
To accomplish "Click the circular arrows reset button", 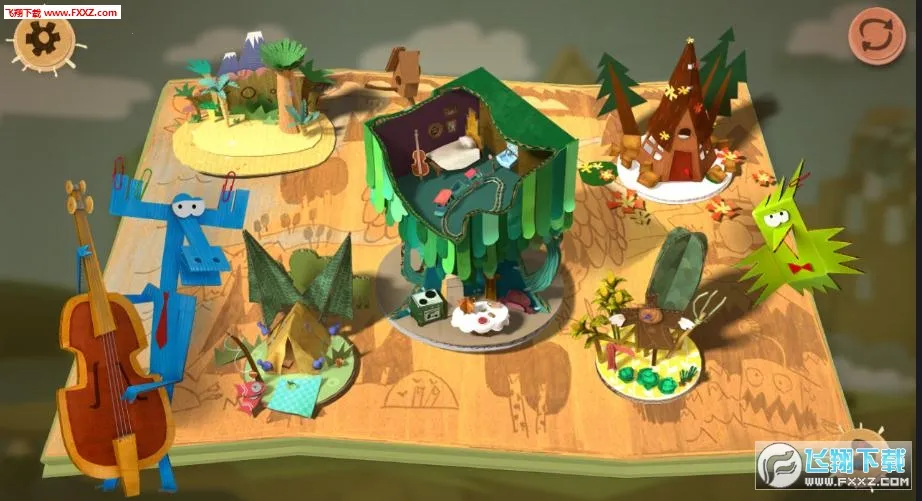I will point(876,35).
